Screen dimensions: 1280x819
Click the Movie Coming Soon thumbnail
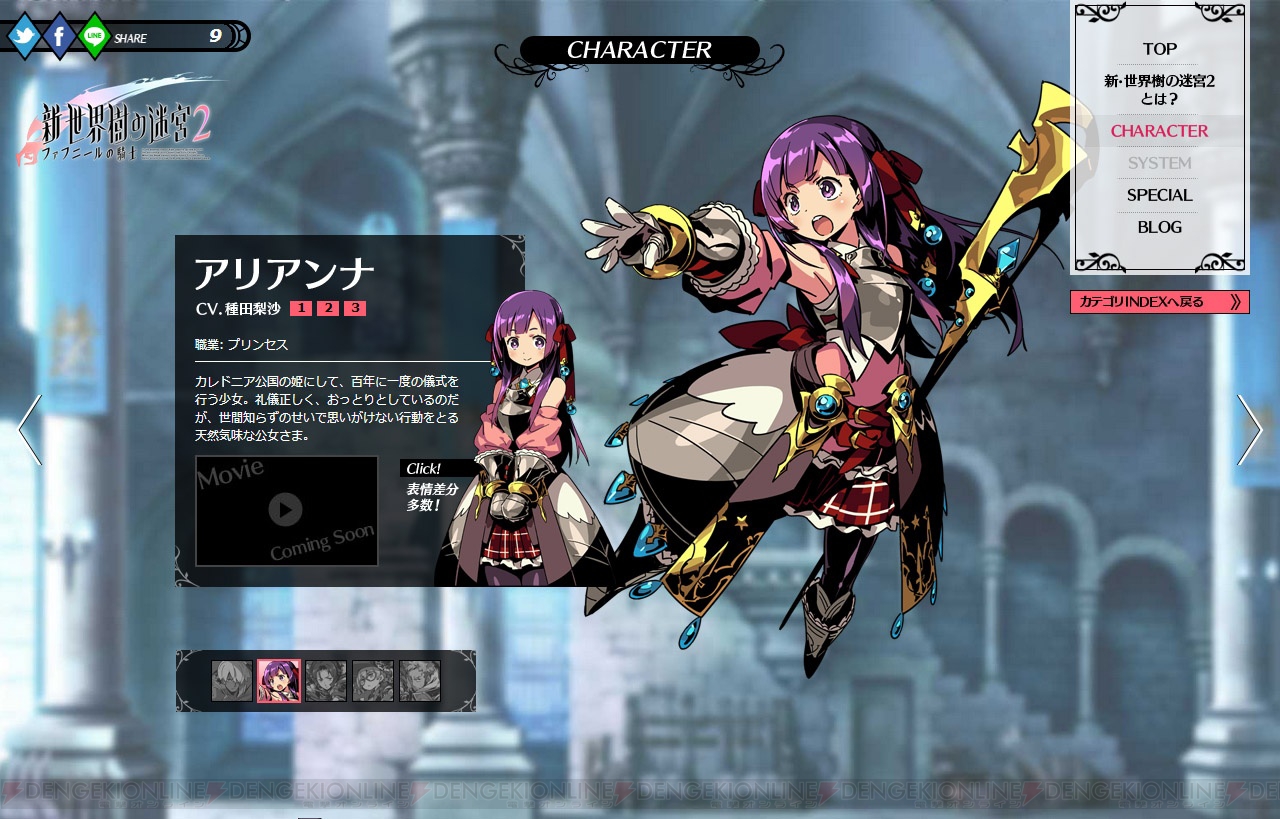point(286,511)
